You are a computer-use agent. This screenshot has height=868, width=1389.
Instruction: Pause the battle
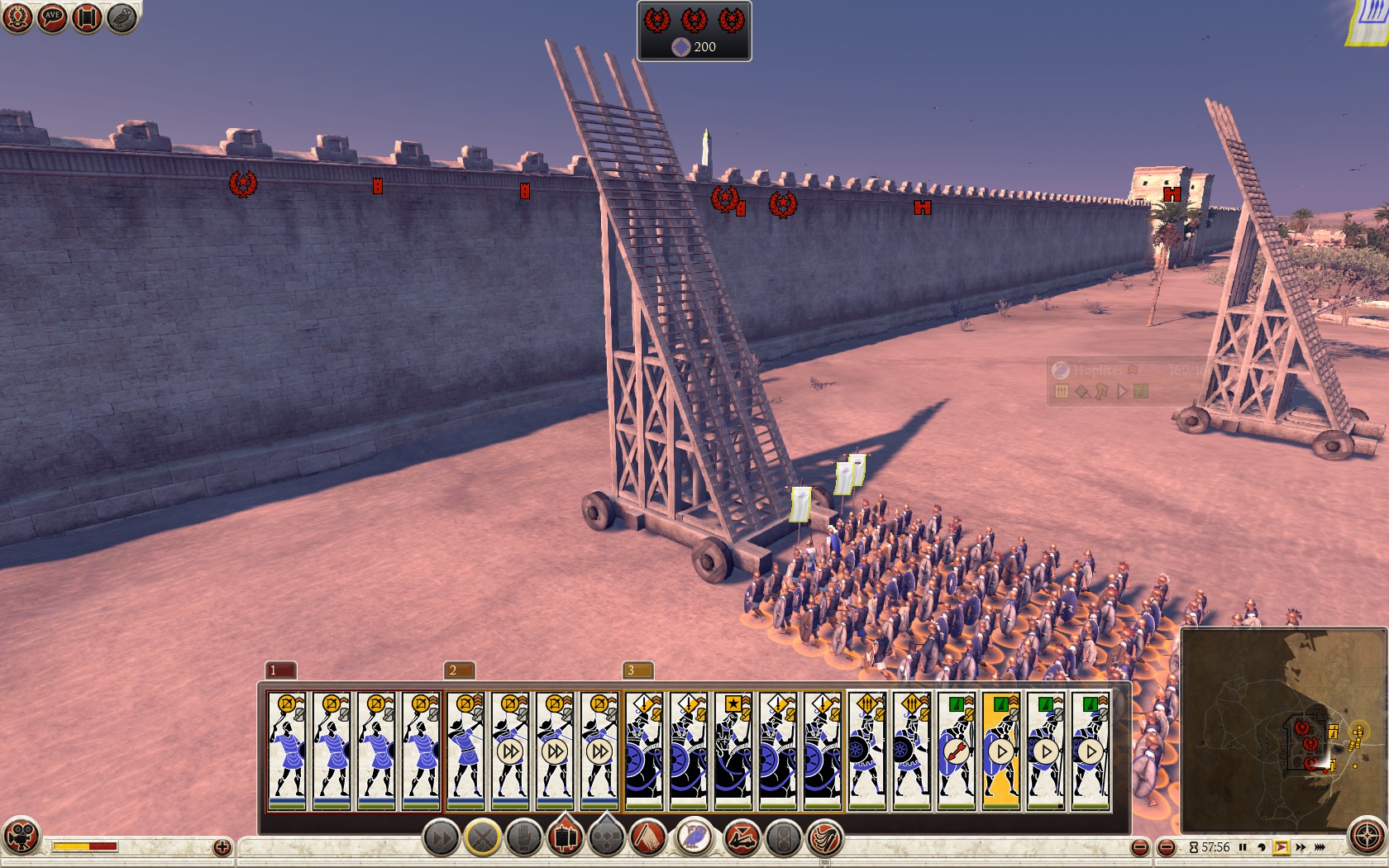tap(1243, 847)
